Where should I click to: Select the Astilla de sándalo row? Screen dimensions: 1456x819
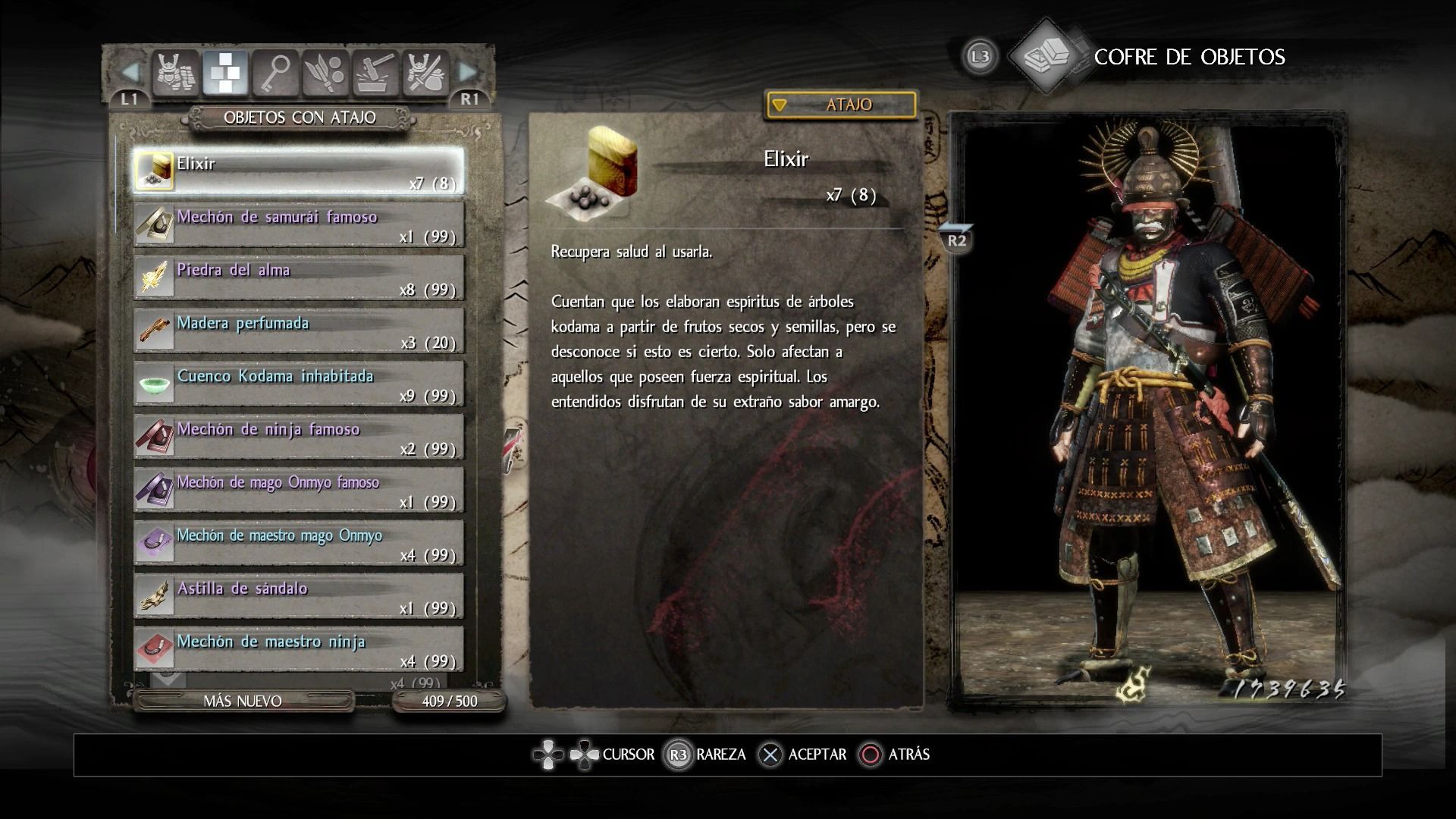(299, 596)
